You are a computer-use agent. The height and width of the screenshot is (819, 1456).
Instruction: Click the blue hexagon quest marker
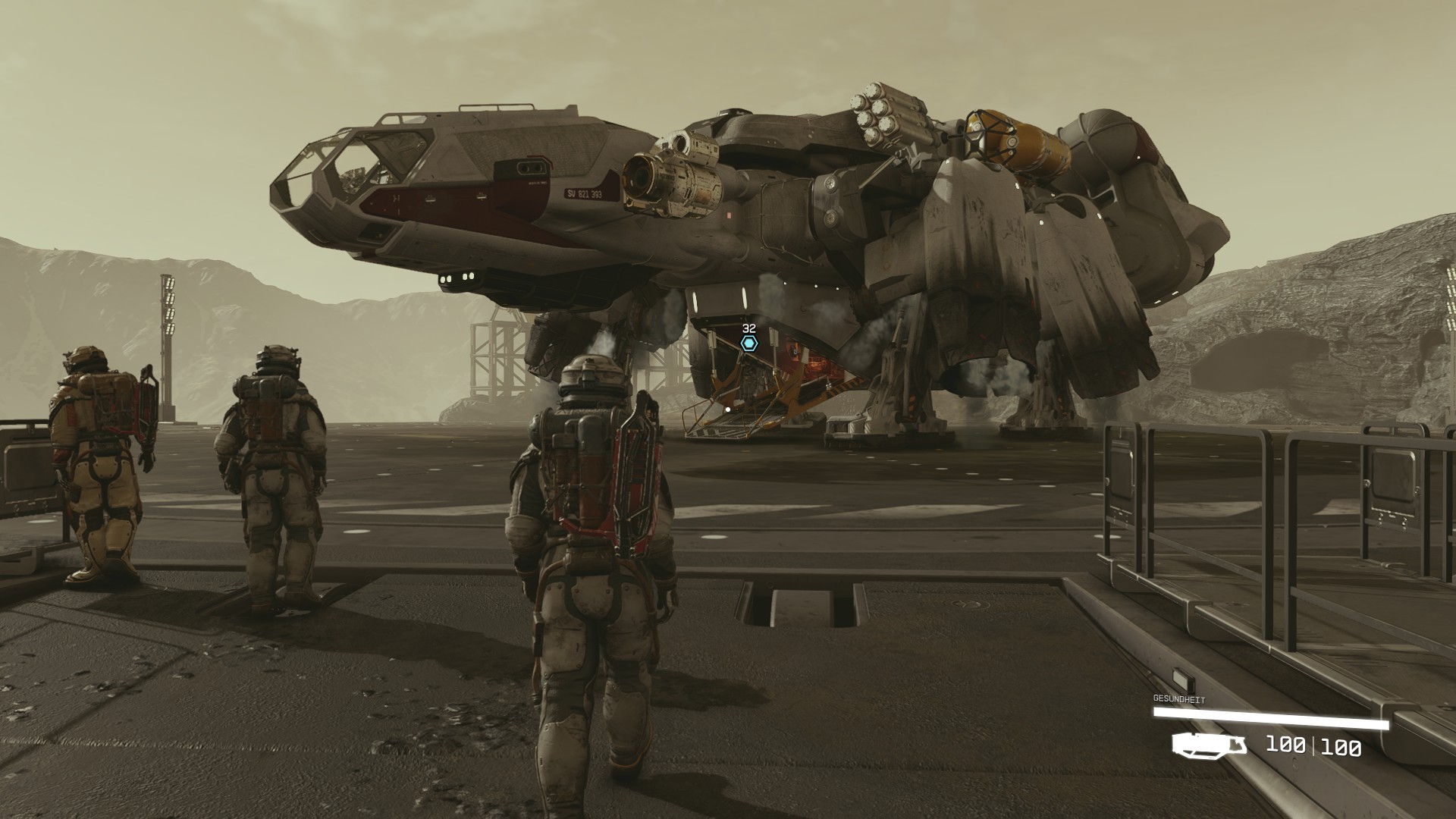(x=749, y=344)
